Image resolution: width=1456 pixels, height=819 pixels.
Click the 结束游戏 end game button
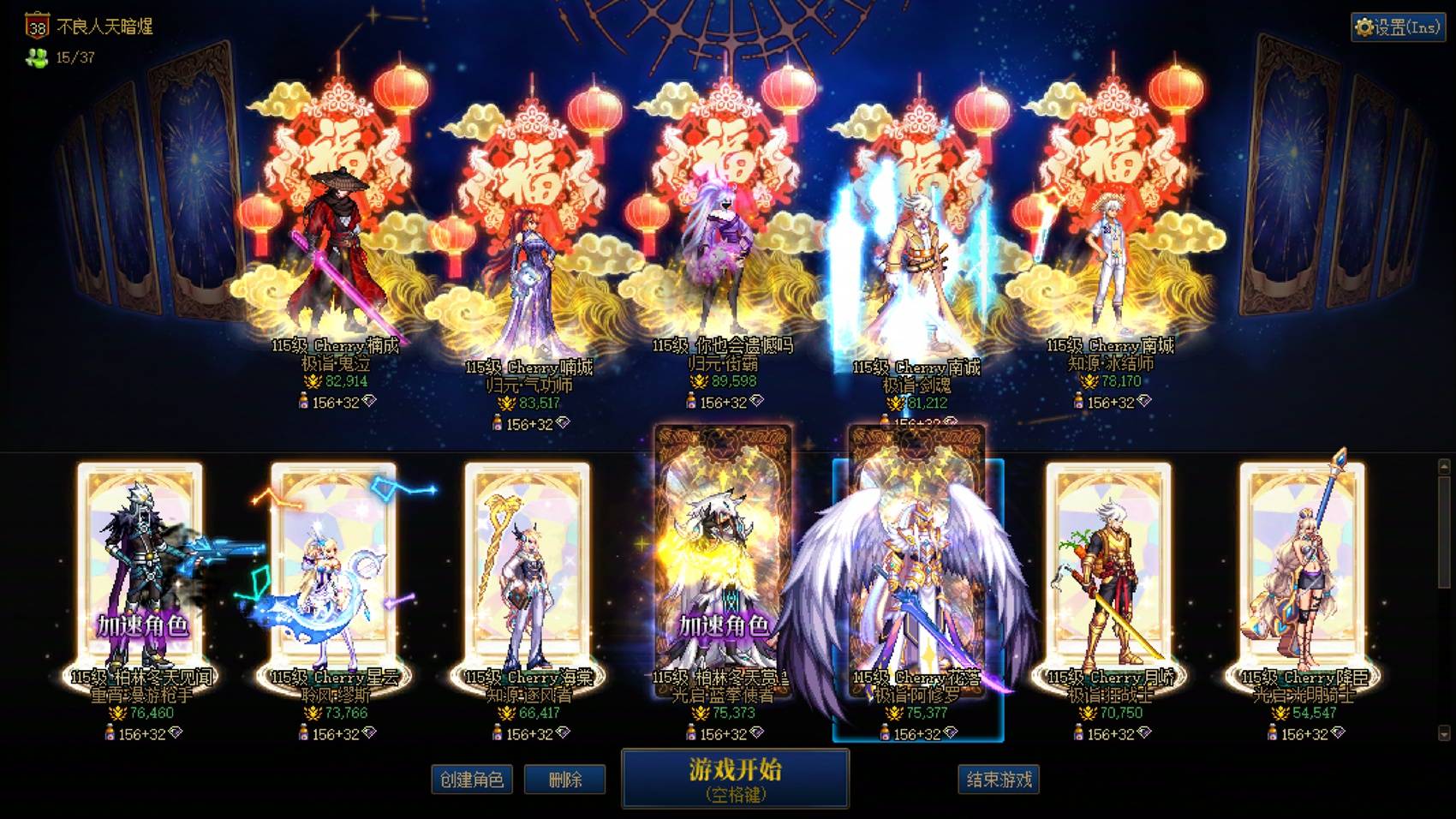[x=999, y=780]
